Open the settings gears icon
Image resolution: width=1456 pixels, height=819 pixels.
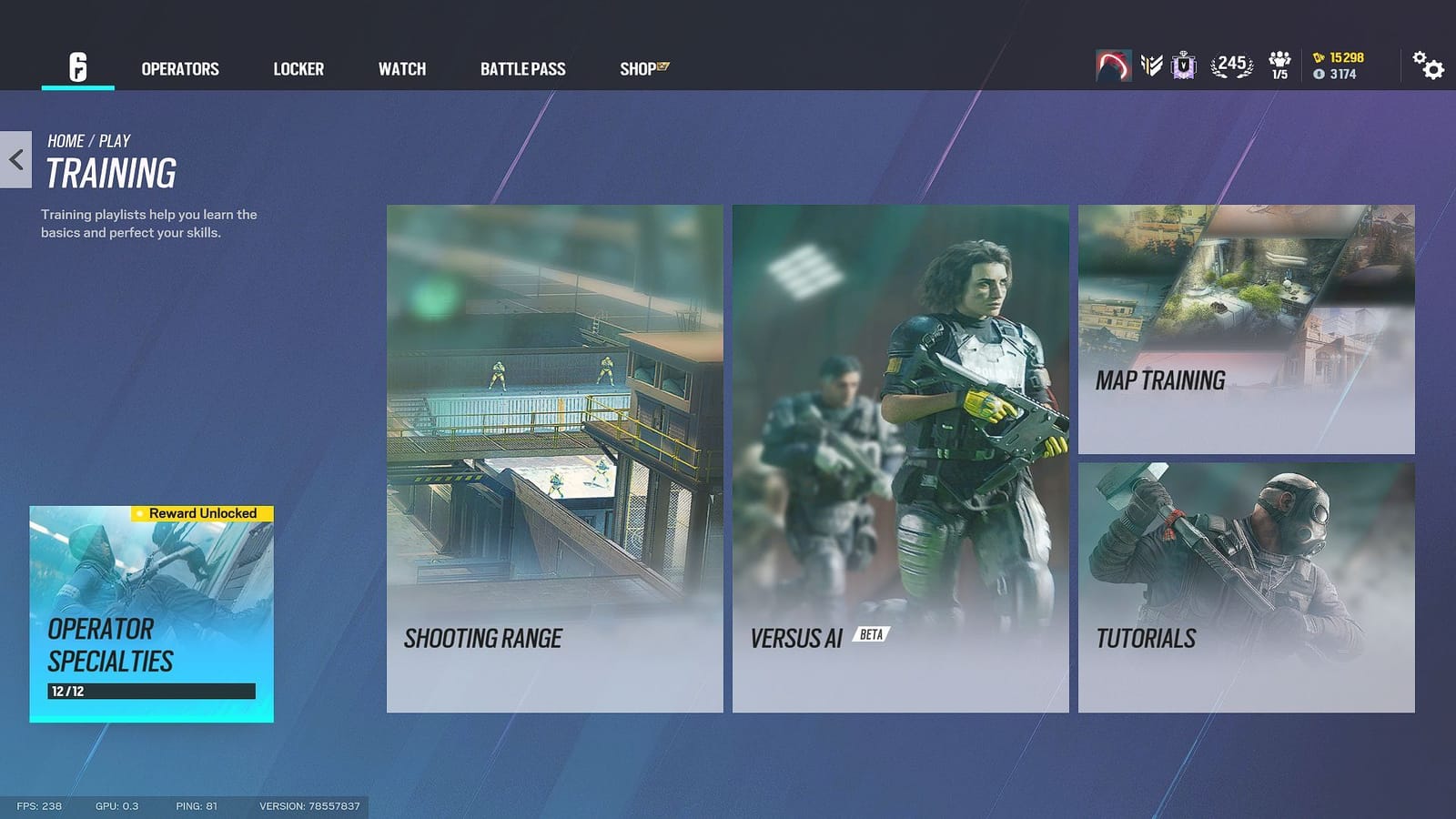(x=1425, y=66)
